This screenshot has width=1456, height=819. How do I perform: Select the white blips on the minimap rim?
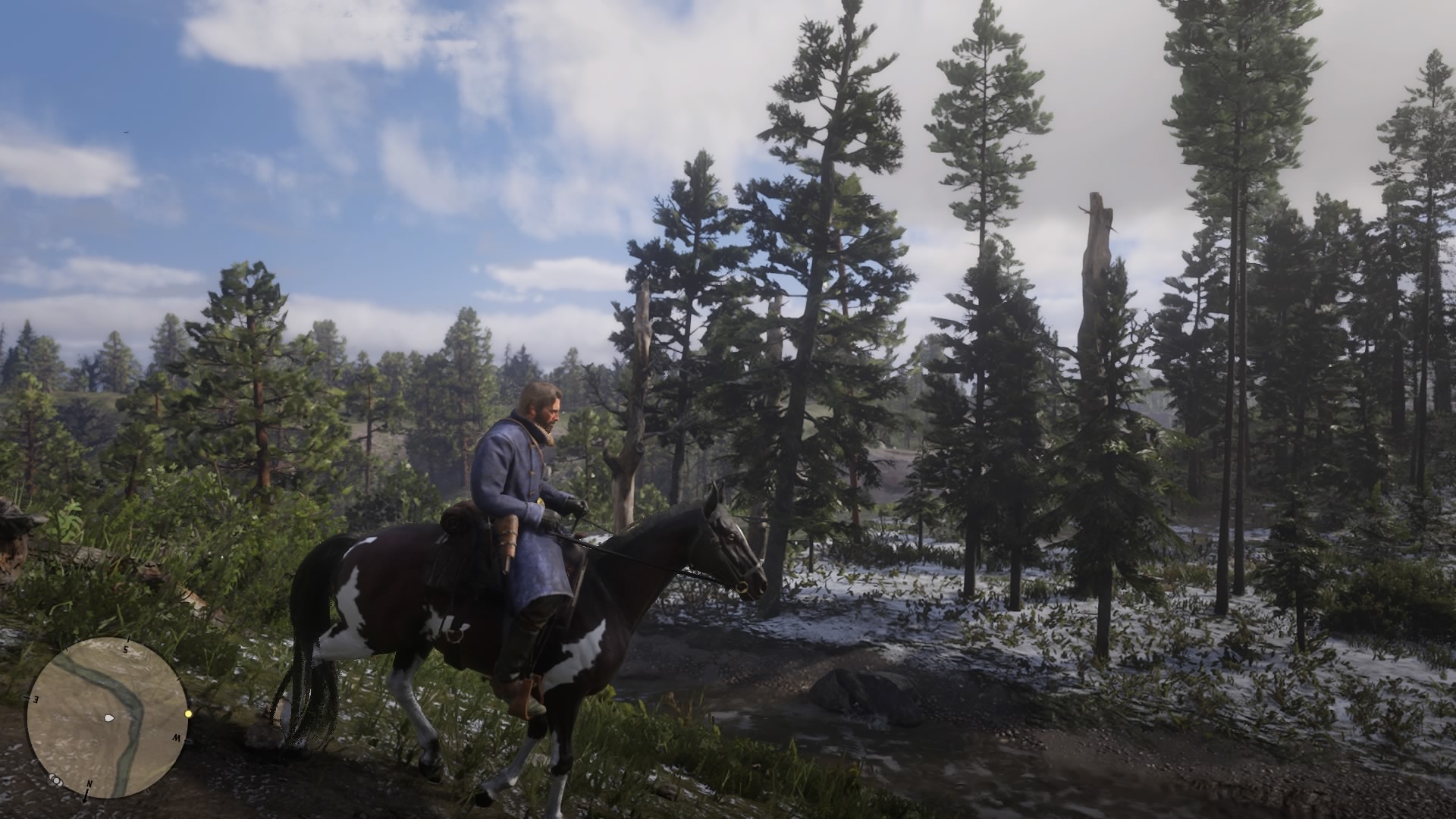[55, 779]
